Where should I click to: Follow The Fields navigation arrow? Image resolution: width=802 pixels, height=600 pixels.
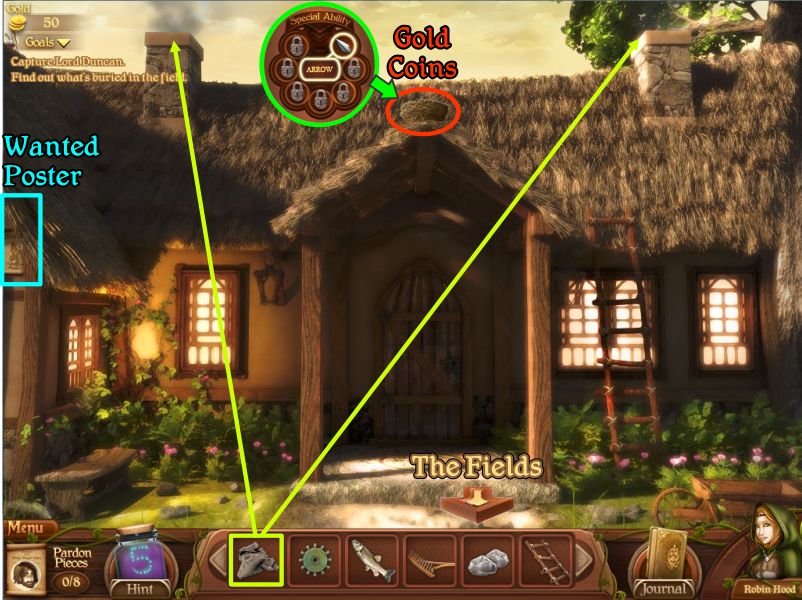click(477, 501)
